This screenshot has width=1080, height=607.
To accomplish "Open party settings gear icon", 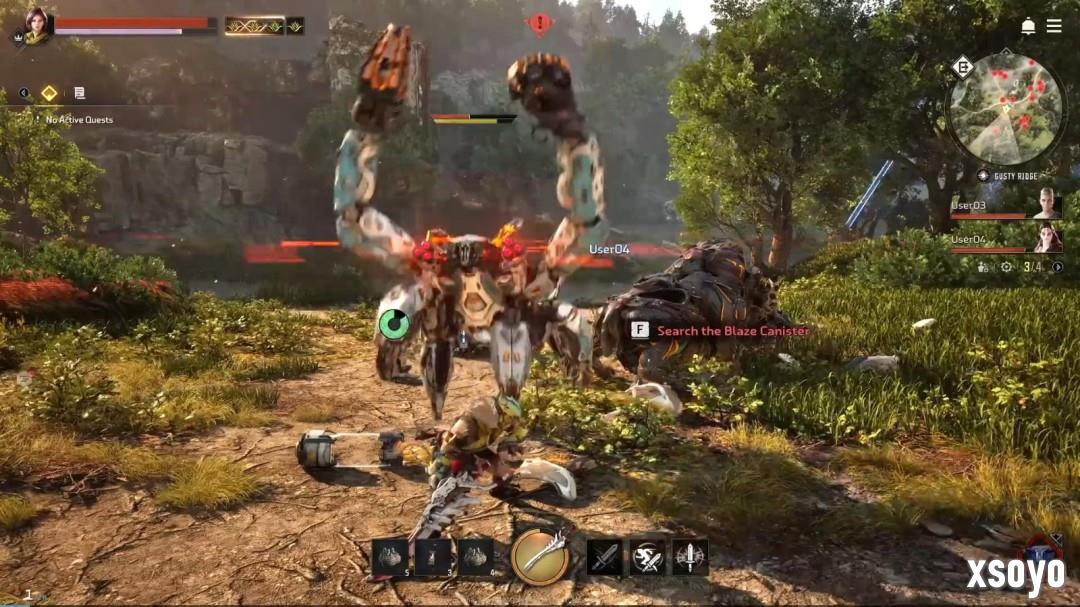I will click(1006, 267).
